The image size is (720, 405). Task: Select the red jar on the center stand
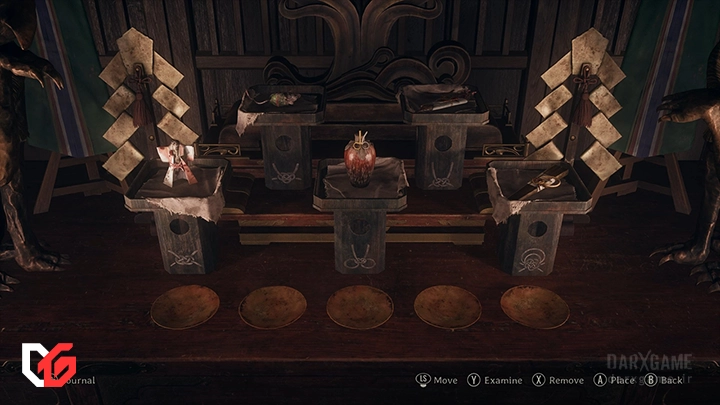[x=359, y=155]
